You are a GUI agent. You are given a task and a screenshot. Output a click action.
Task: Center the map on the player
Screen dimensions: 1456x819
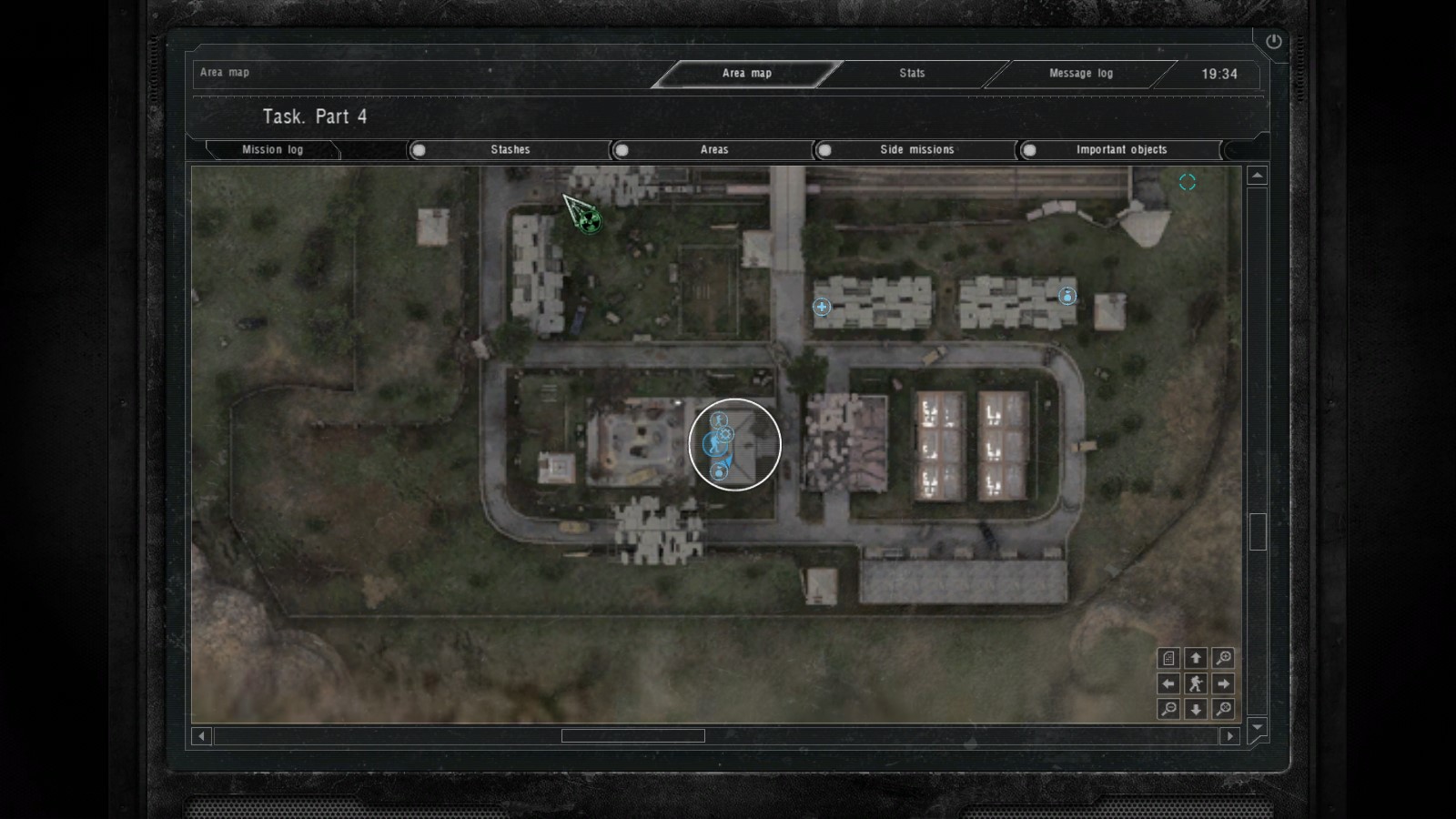point(1196,683)
